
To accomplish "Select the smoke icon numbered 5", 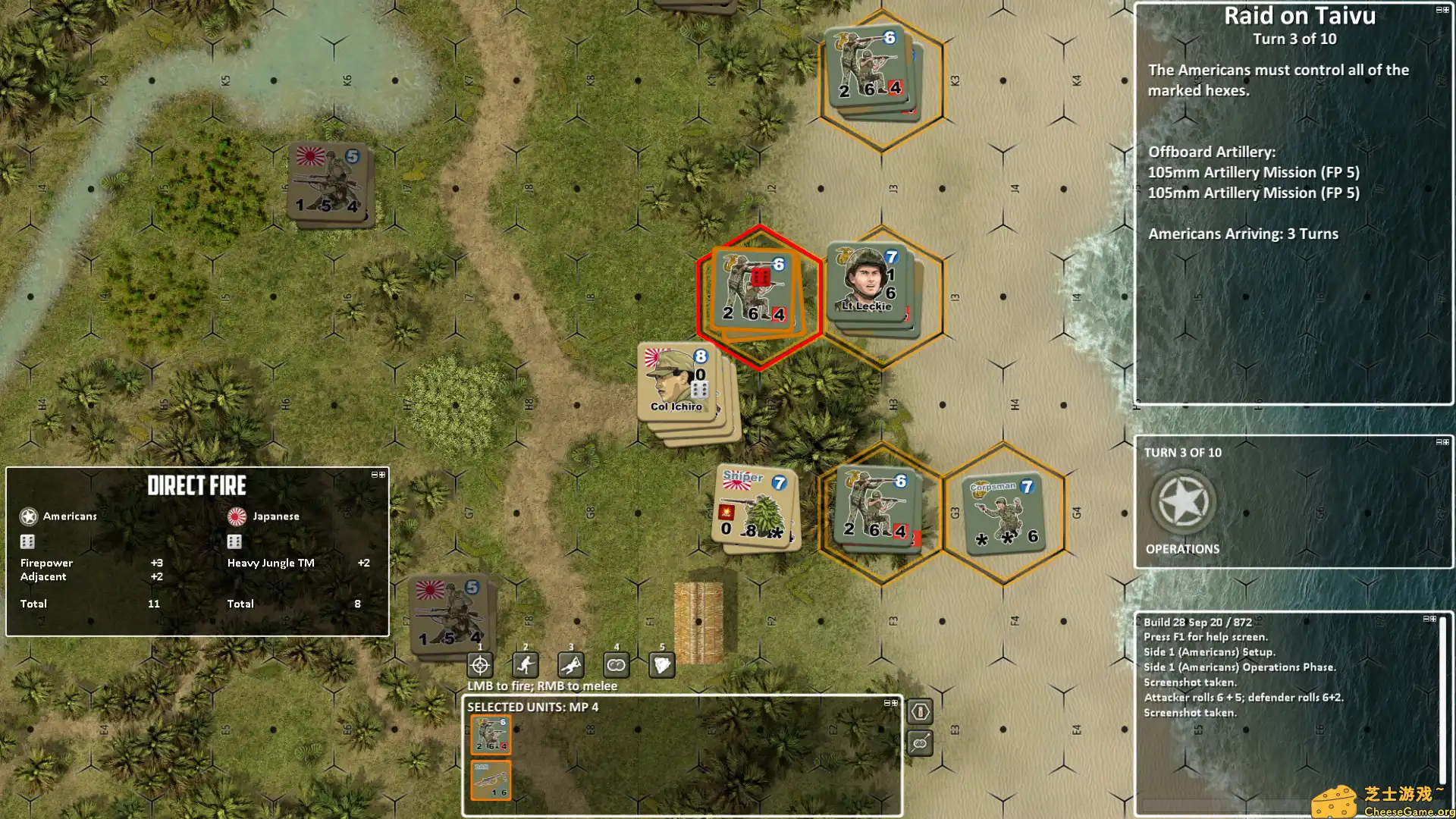I will point(661,665).
